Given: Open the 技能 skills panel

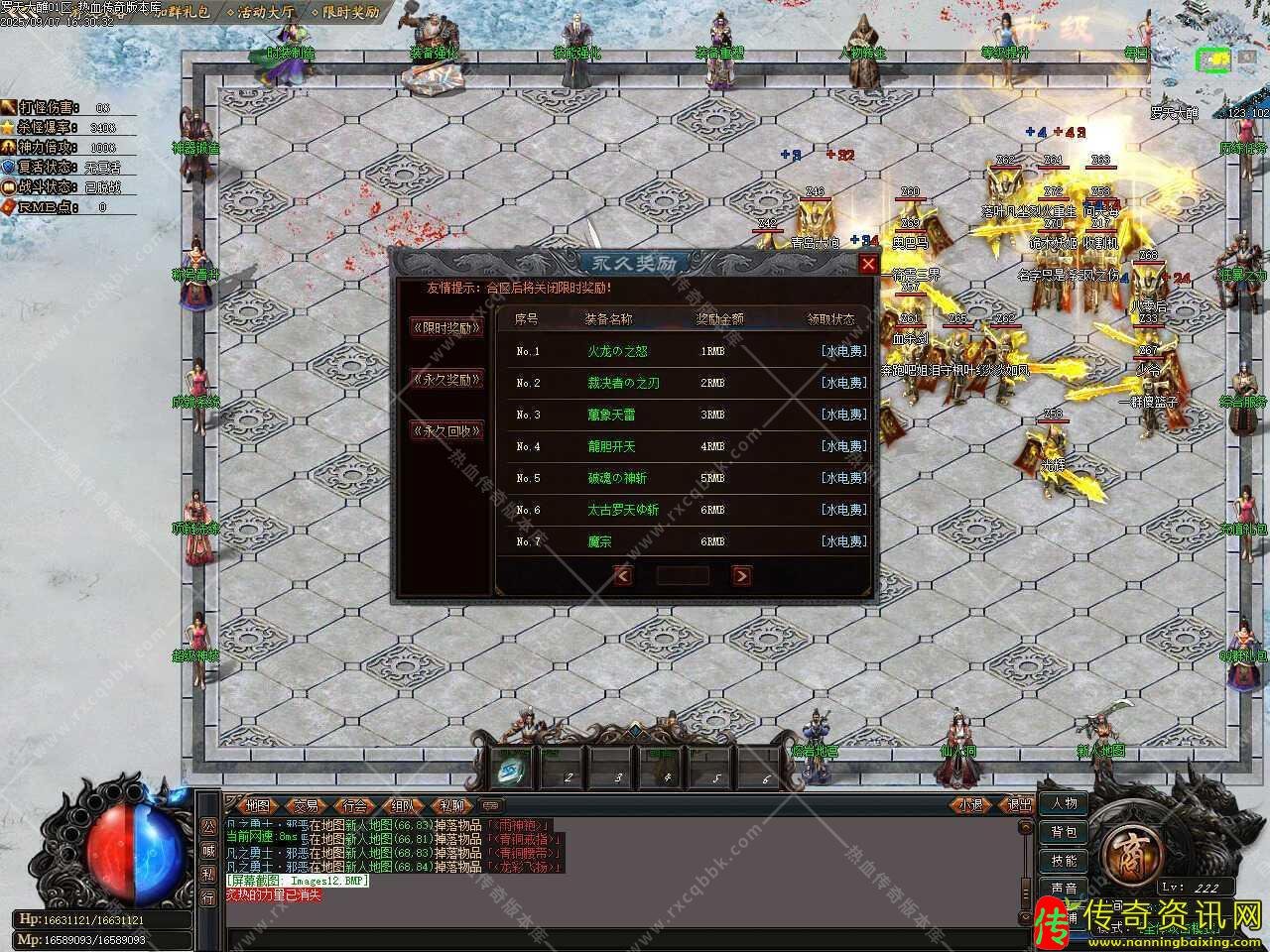Looking at the screenshot, I should pyautogui.click(x=1064, y=860).
